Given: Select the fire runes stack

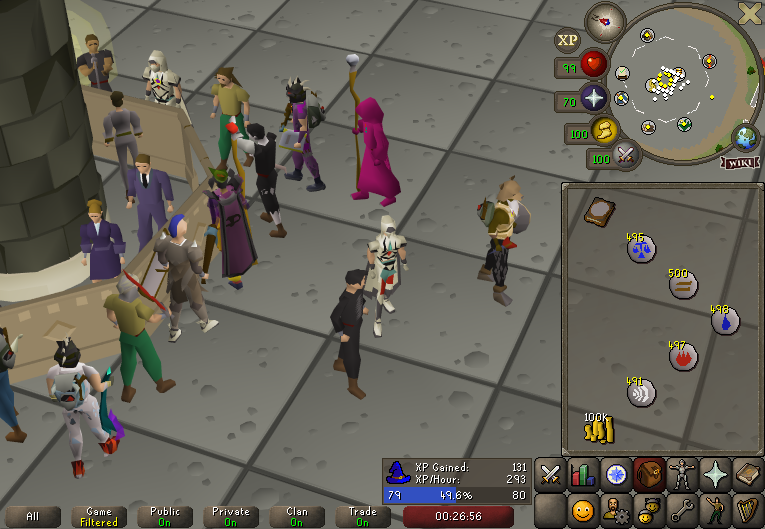Looking at the screenshot, I should coord(682,355).
